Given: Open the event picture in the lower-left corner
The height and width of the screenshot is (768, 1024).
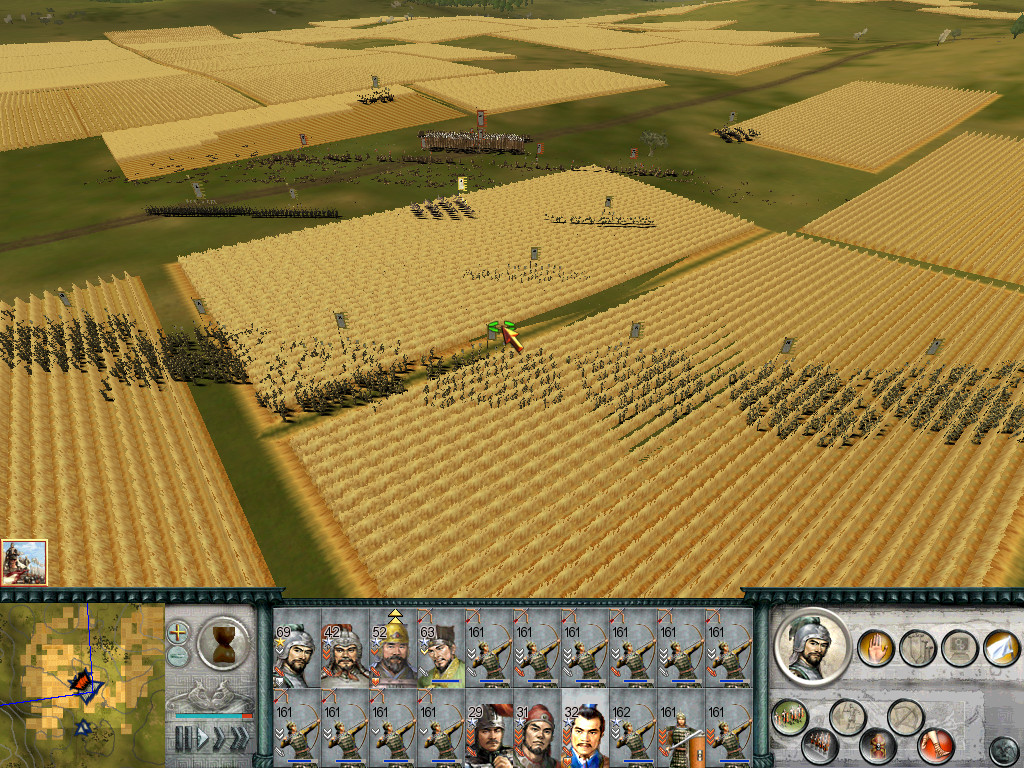Looking at the screenshot, I should coord(24,562).
